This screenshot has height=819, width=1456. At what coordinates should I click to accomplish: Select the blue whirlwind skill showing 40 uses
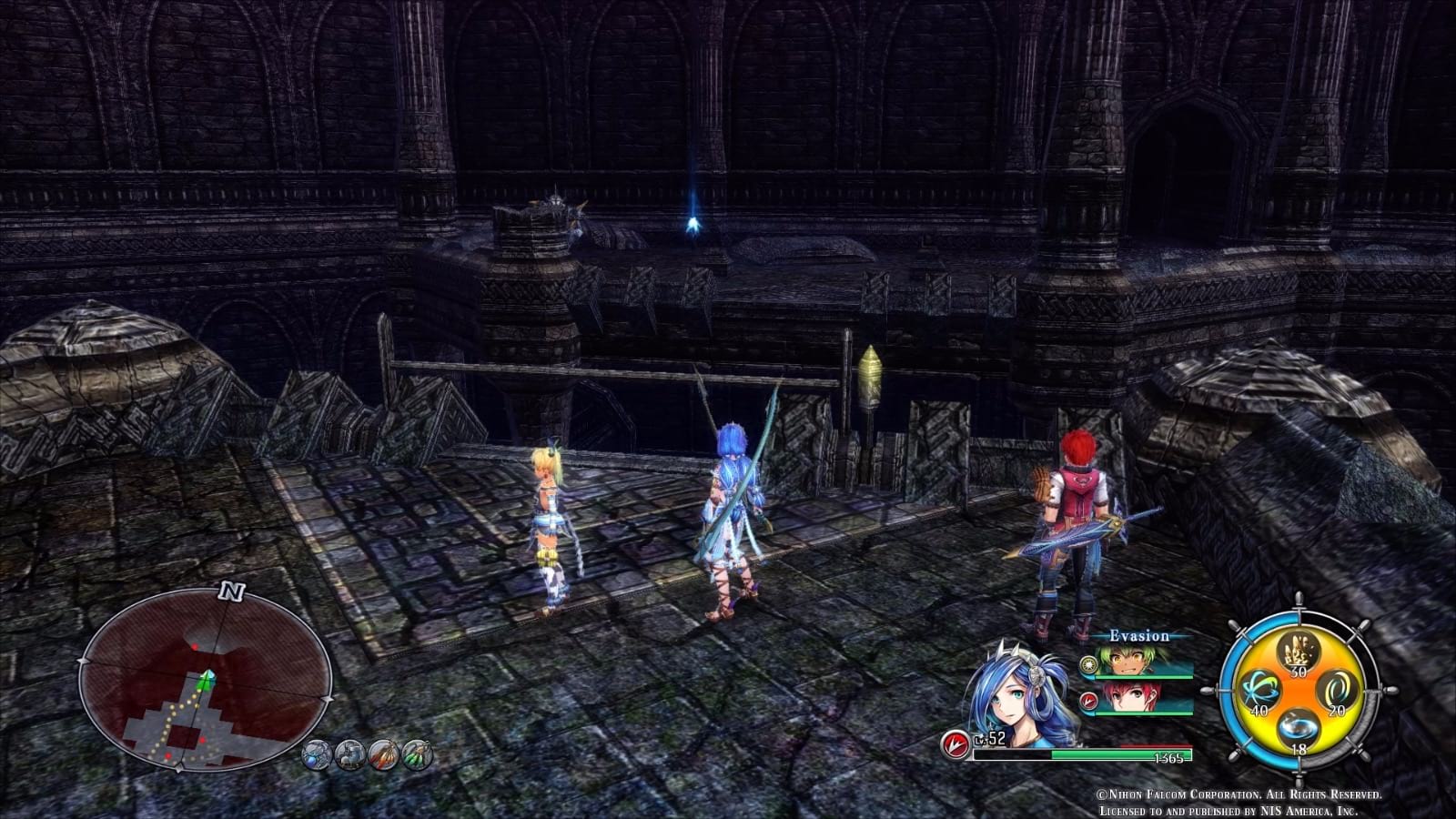[x=1259, y=689]
